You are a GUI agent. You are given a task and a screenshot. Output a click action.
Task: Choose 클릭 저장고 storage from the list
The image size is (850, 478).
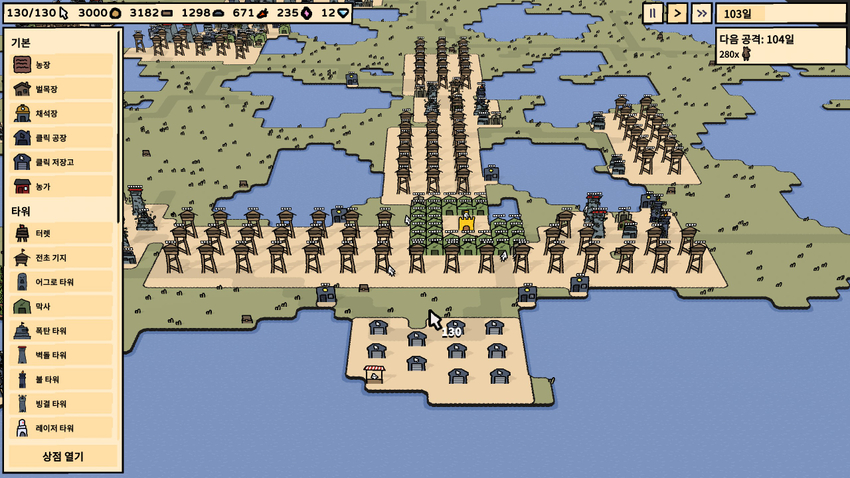pyautogui.click(x=60, y=161)
